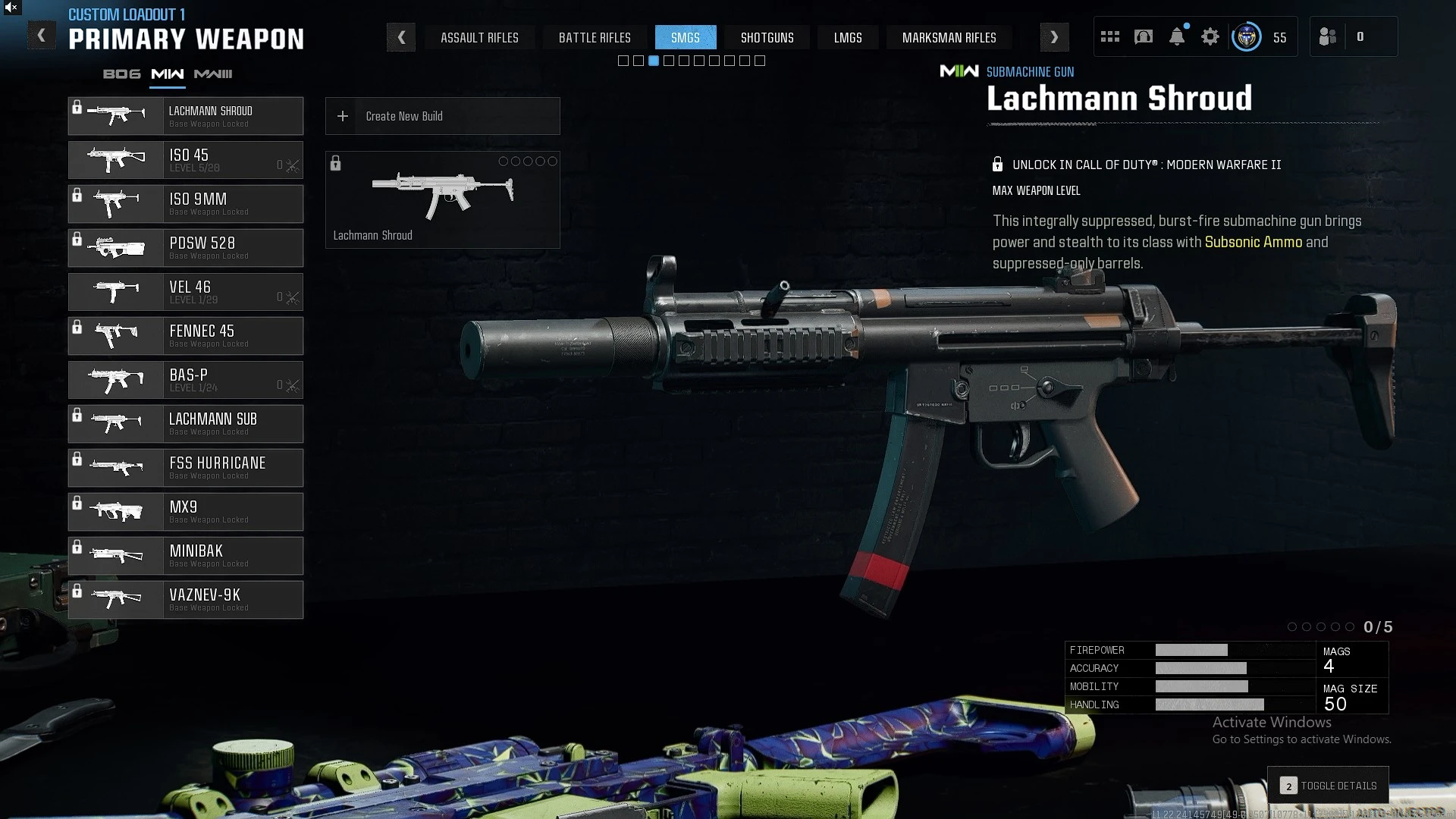Switch to the Assault Rifles category

(479, 38)
